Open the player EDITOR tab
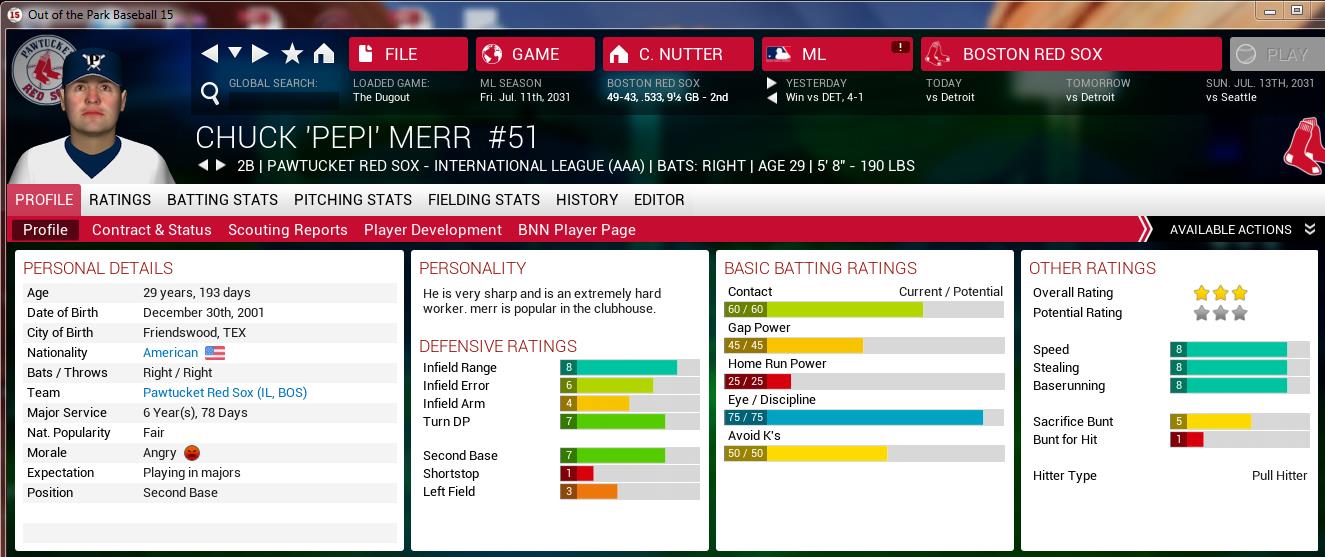The height and width of the screenshot is (557, 1325). click(x=659, y=200)
